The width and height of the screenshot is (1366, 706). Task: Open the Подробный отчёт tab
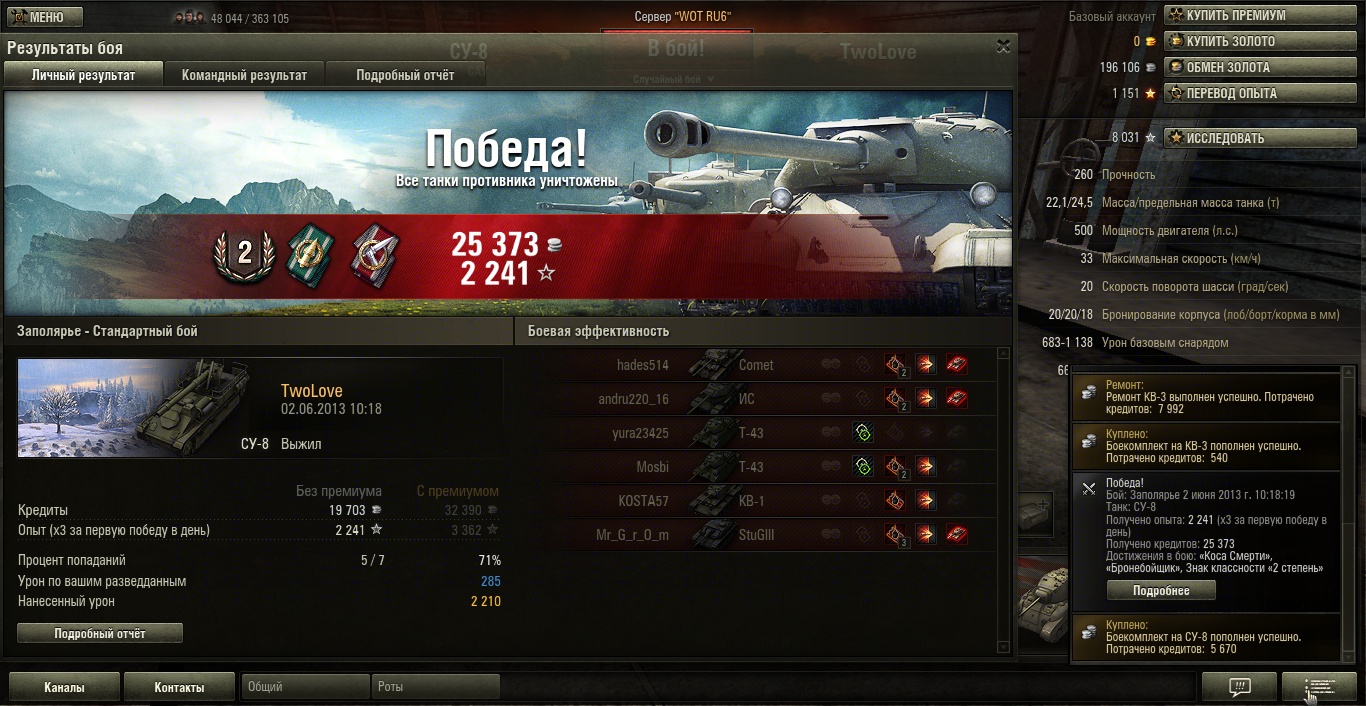click(x=405, y=75)
